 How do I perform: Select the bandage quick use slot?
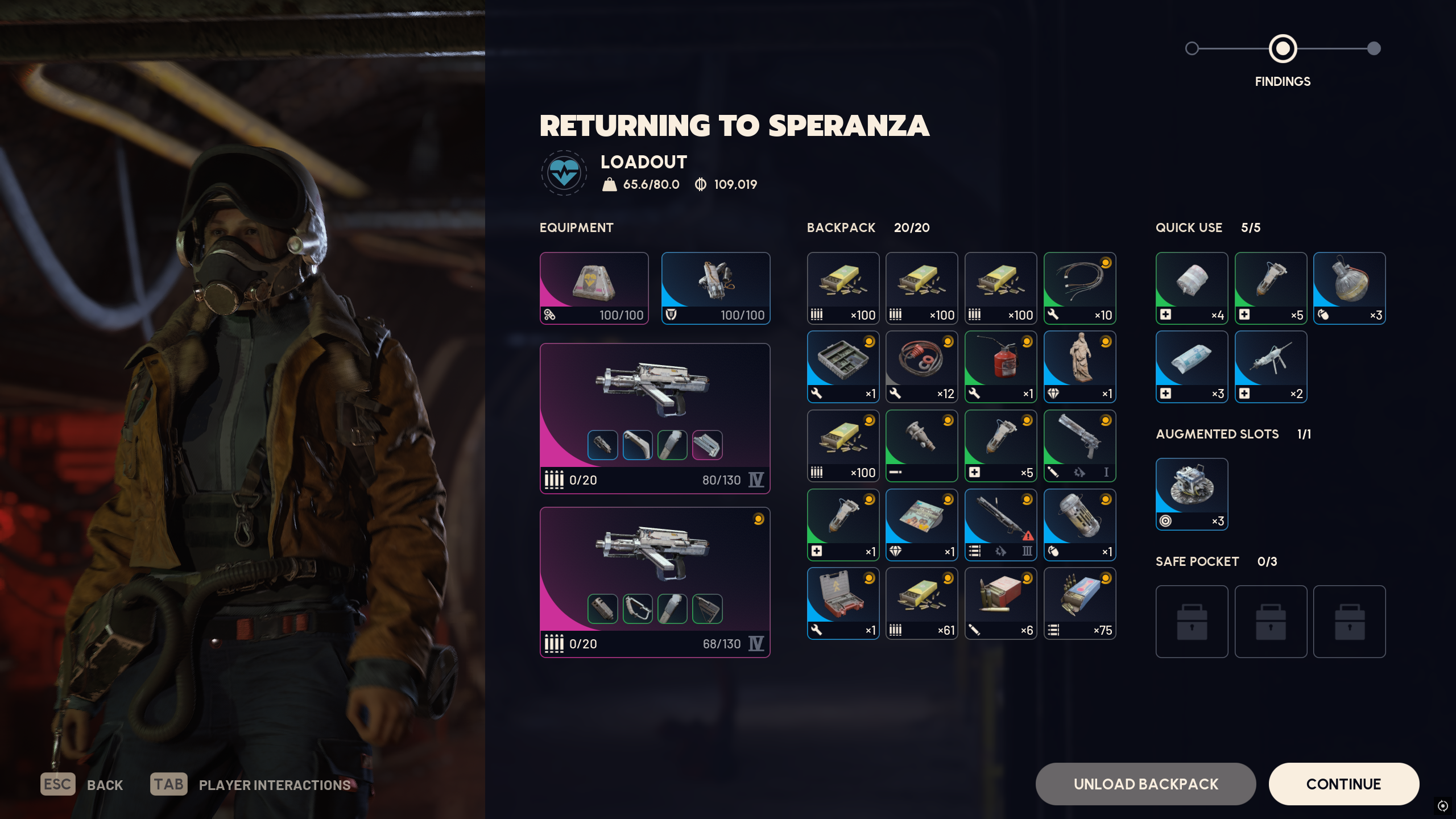click(x=1192, y=288)
